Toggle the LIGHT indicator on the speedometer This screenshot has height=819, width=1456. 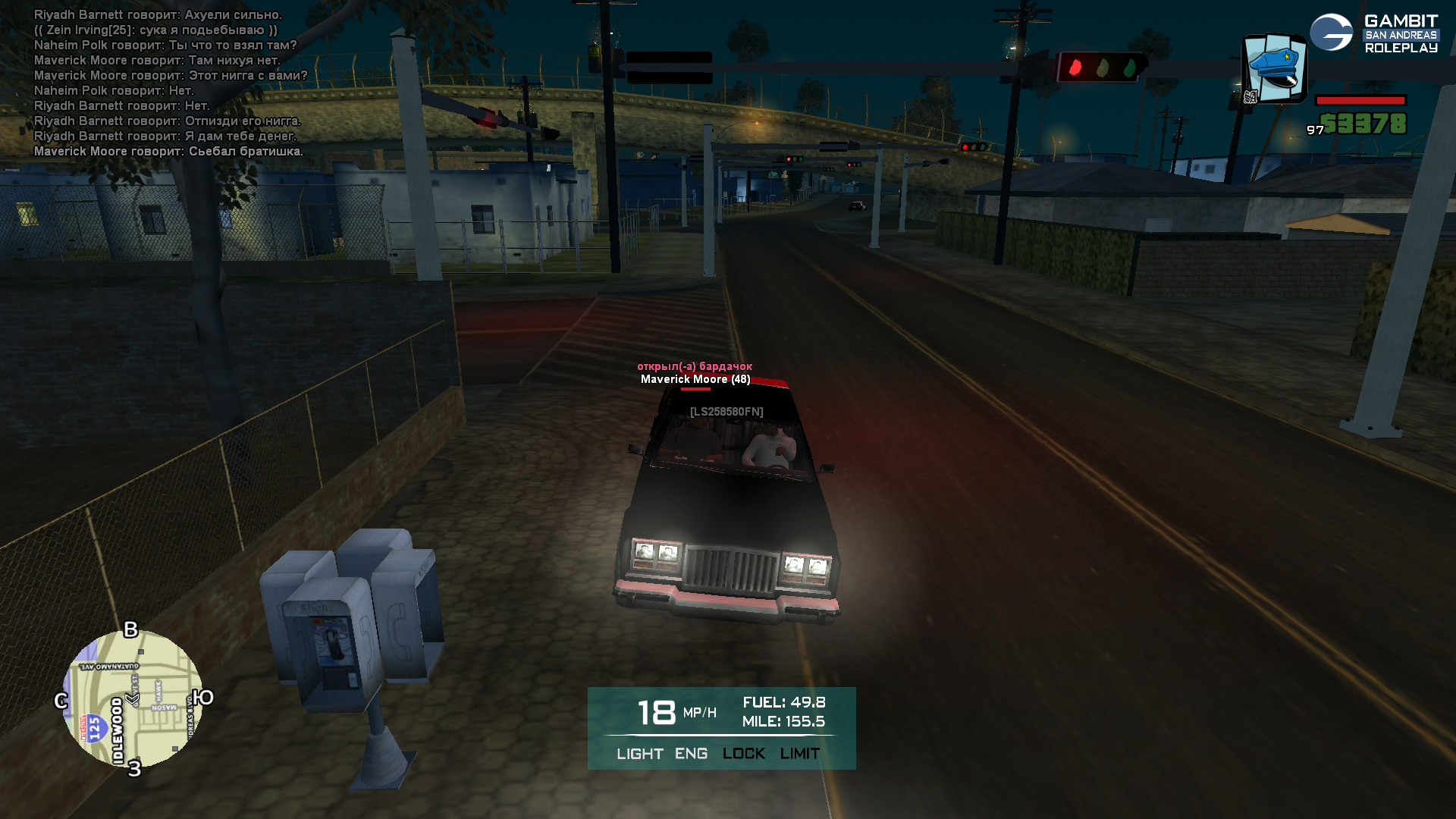point(639,754)
